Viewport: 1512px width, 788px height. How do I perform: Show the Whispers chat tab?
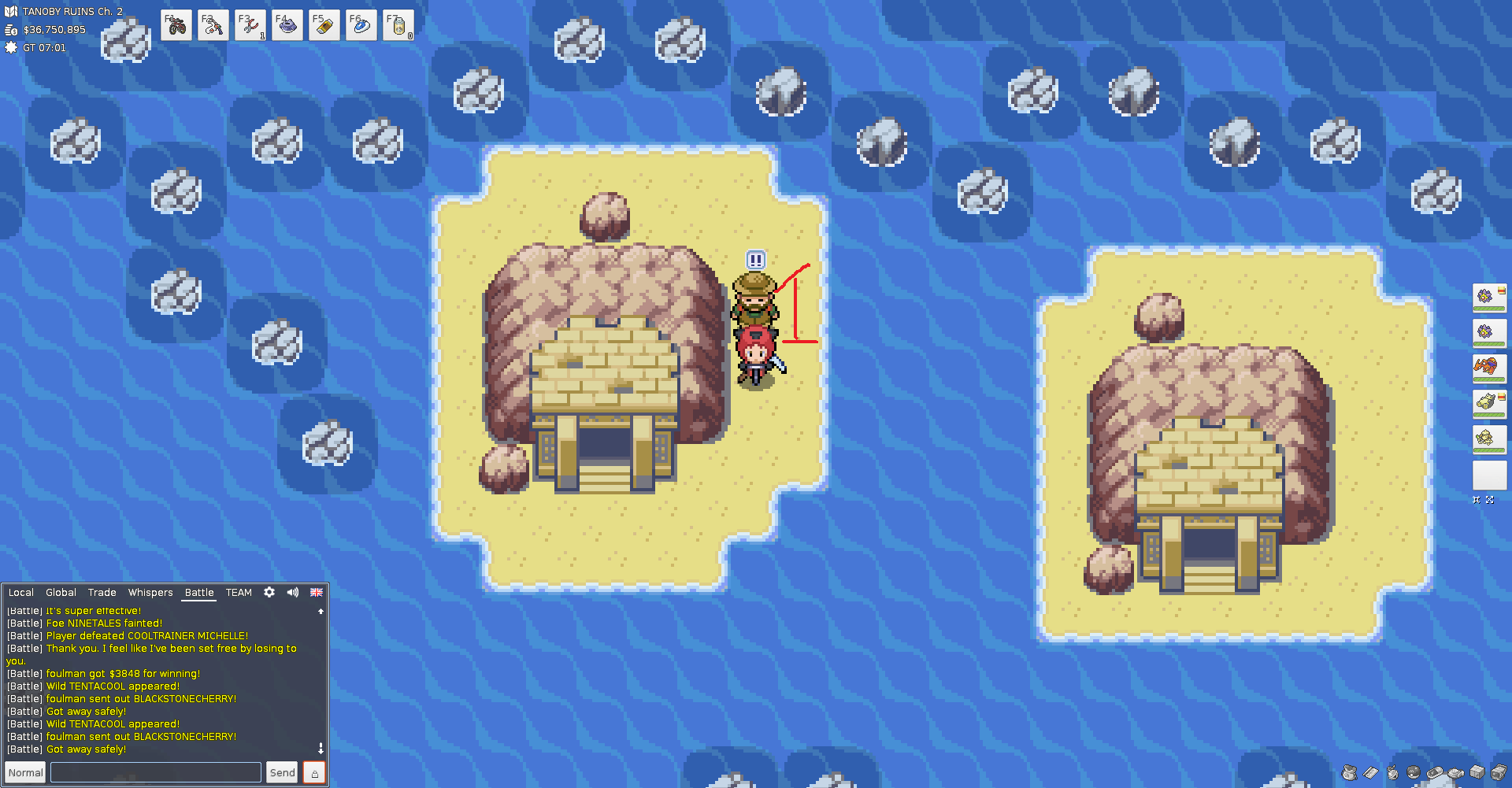click(150, 593)
